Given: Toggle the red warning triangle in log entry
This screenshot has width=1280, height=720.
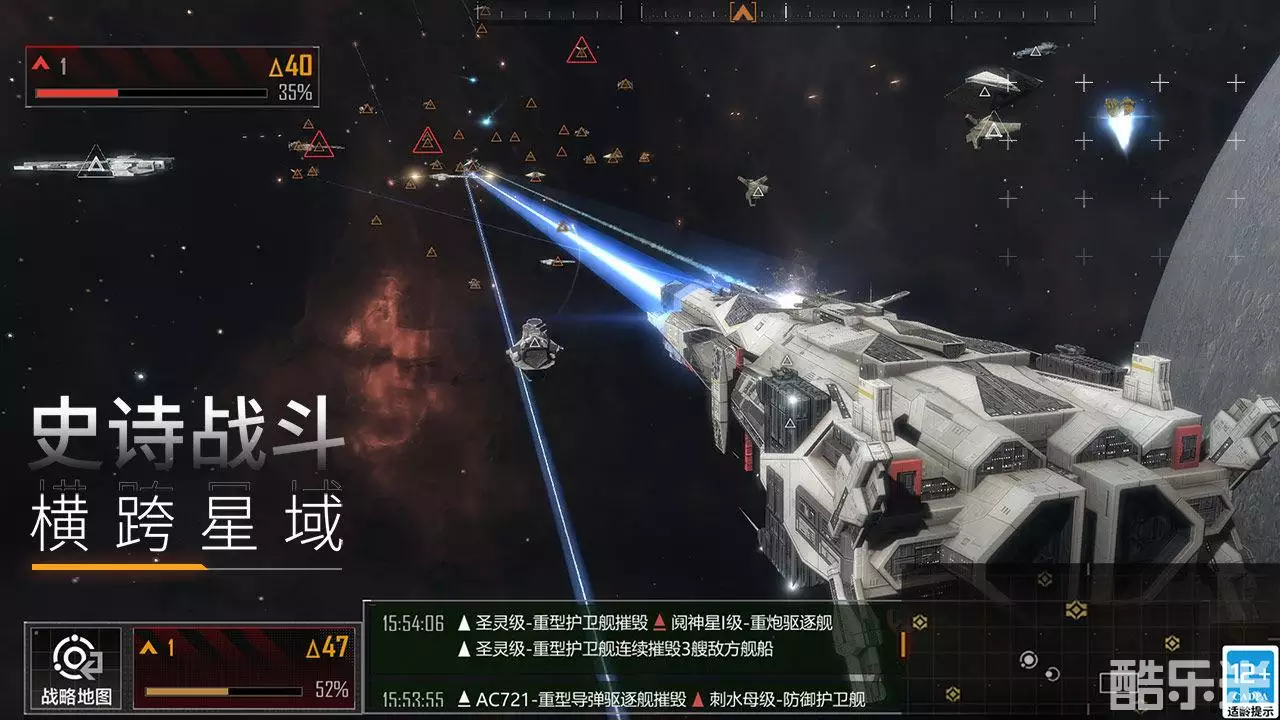Looking at the screenshot, I should (659, 621).
